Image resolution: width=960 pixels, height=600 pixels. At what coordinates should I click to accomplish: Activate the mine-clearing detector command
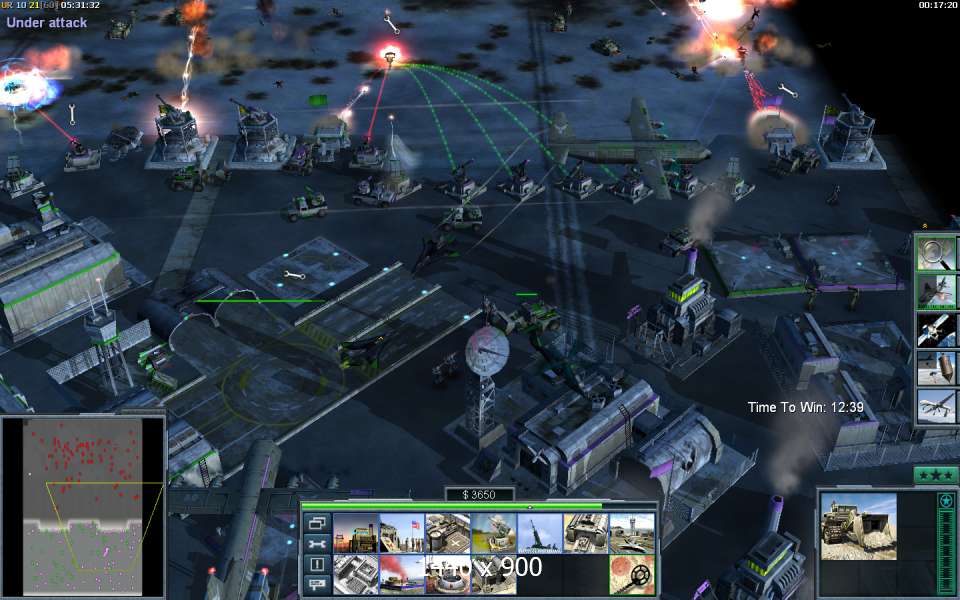tap(631, 574)
